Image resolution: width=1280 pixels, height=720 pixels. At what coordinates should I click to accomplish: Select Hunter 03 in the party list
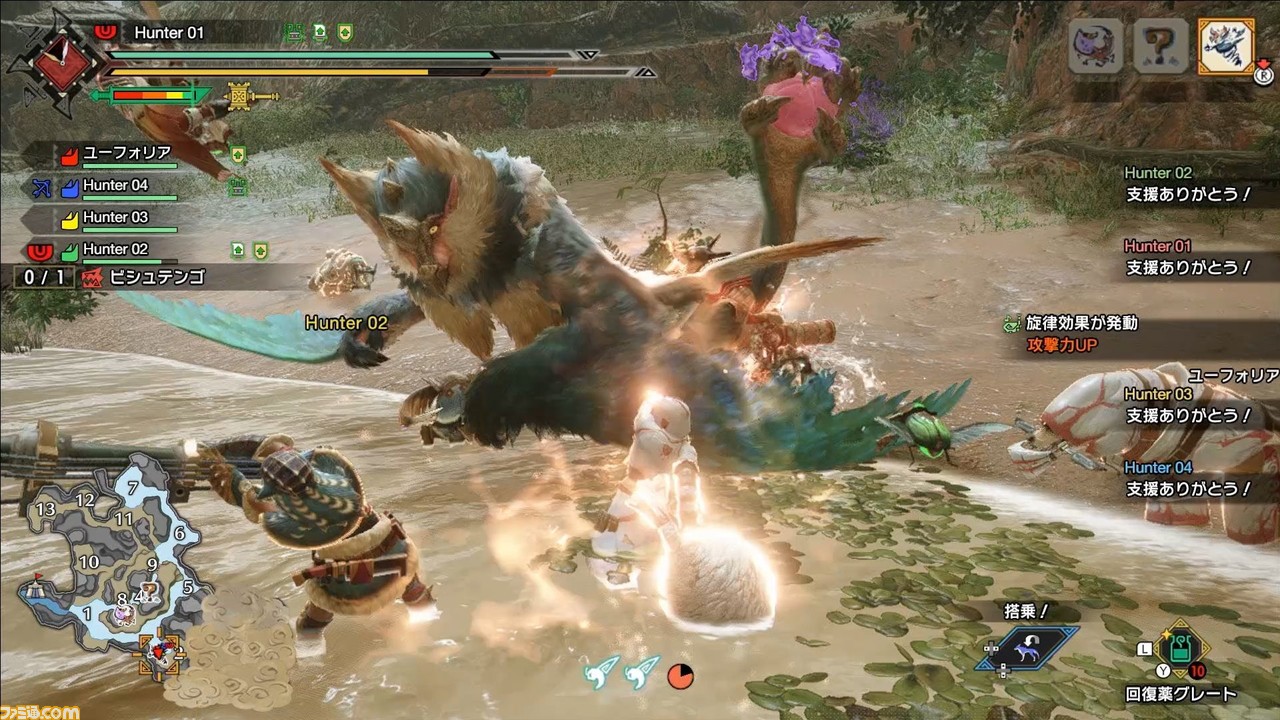click(114, 217)
